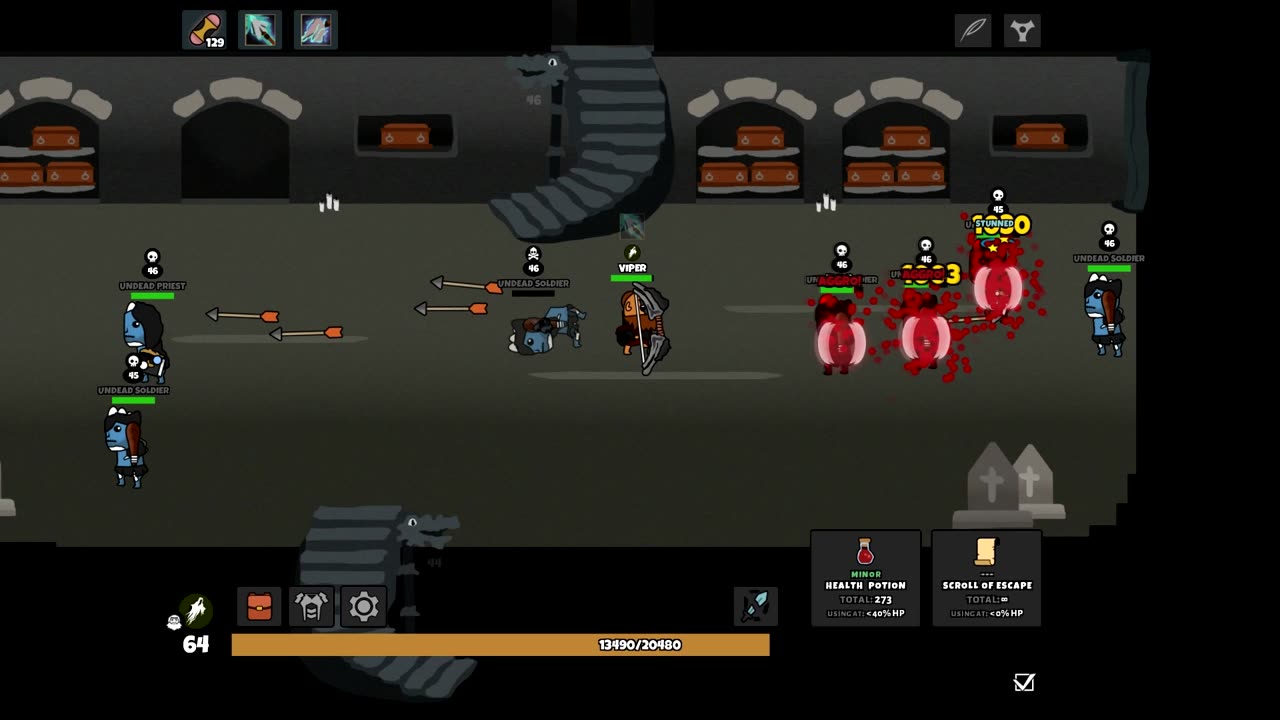
Task: Open the gear settings menu
Action: [363, 606]
